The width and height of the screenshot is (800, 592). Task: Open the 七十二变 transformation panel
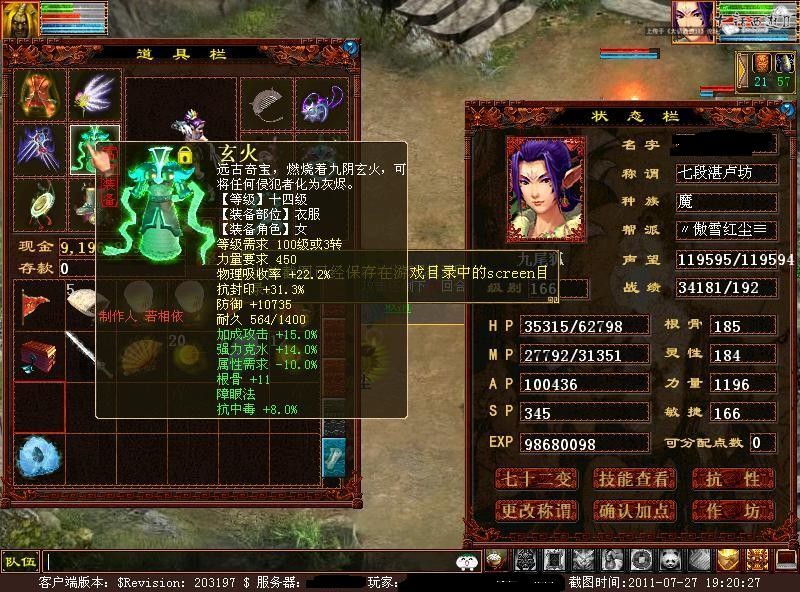point(537,479)
